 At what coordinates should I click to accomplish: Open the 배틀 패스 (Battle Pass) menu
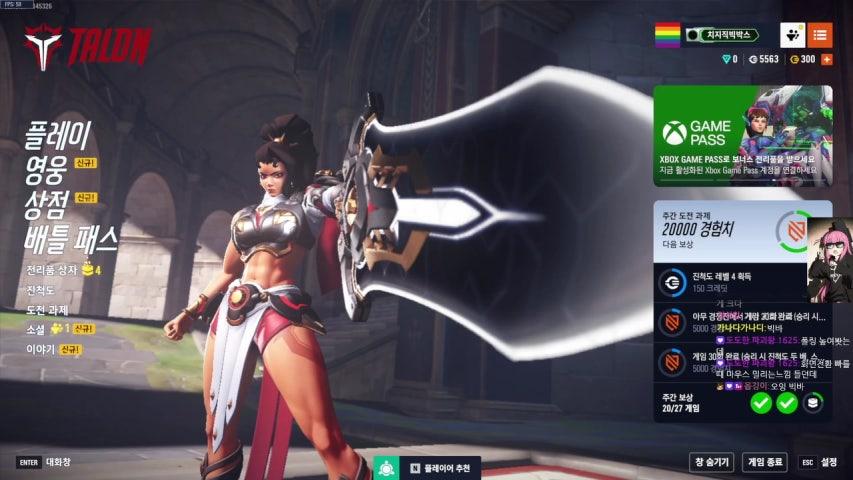coord(71,238)
